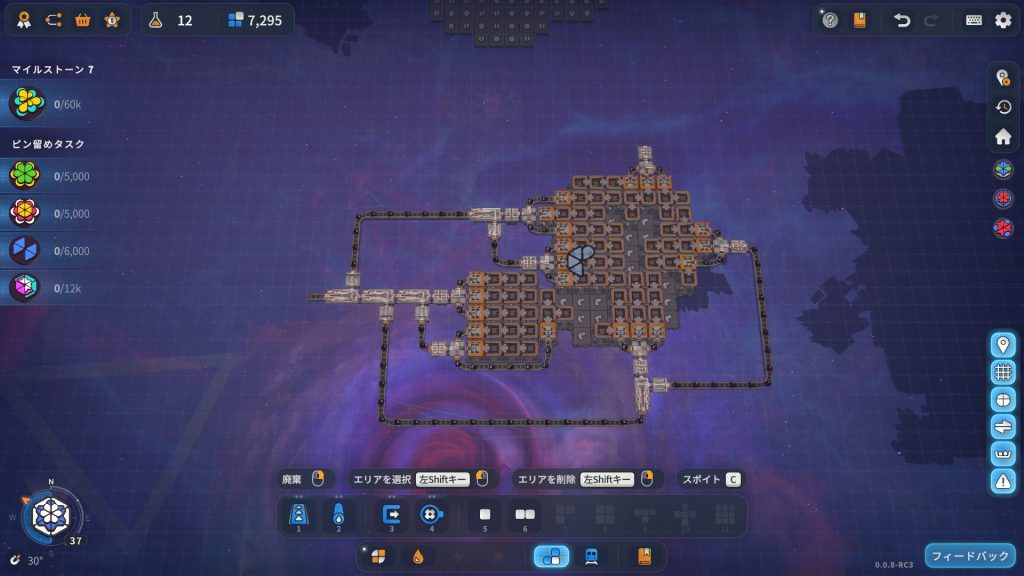Screen dimensions: 1024x576
Task: Switch to the train build category
Action: pos(592,557)
